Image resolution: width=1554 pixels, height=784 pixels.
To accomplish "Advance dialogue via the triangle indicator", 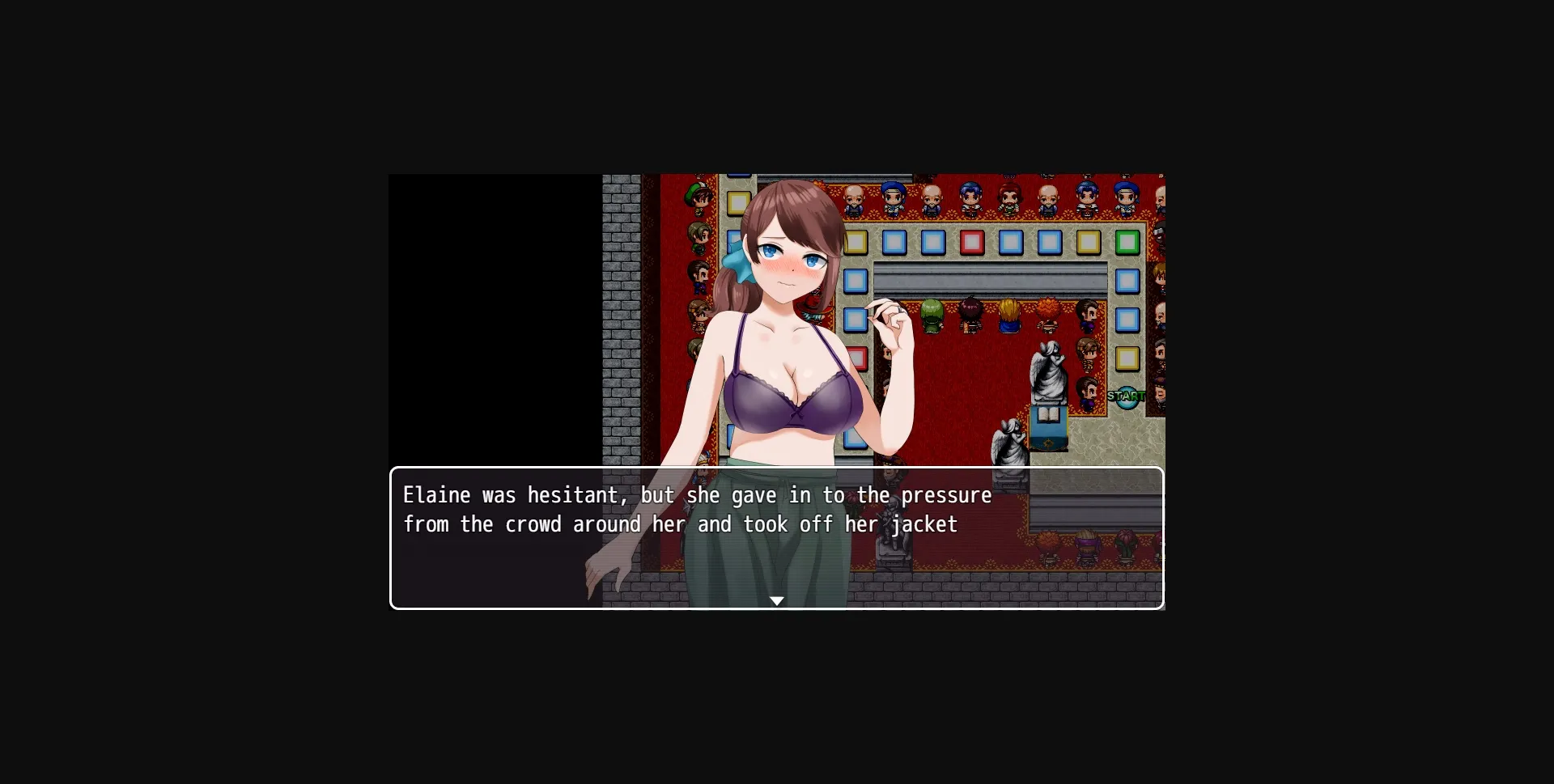I will (x=777, y=601).
